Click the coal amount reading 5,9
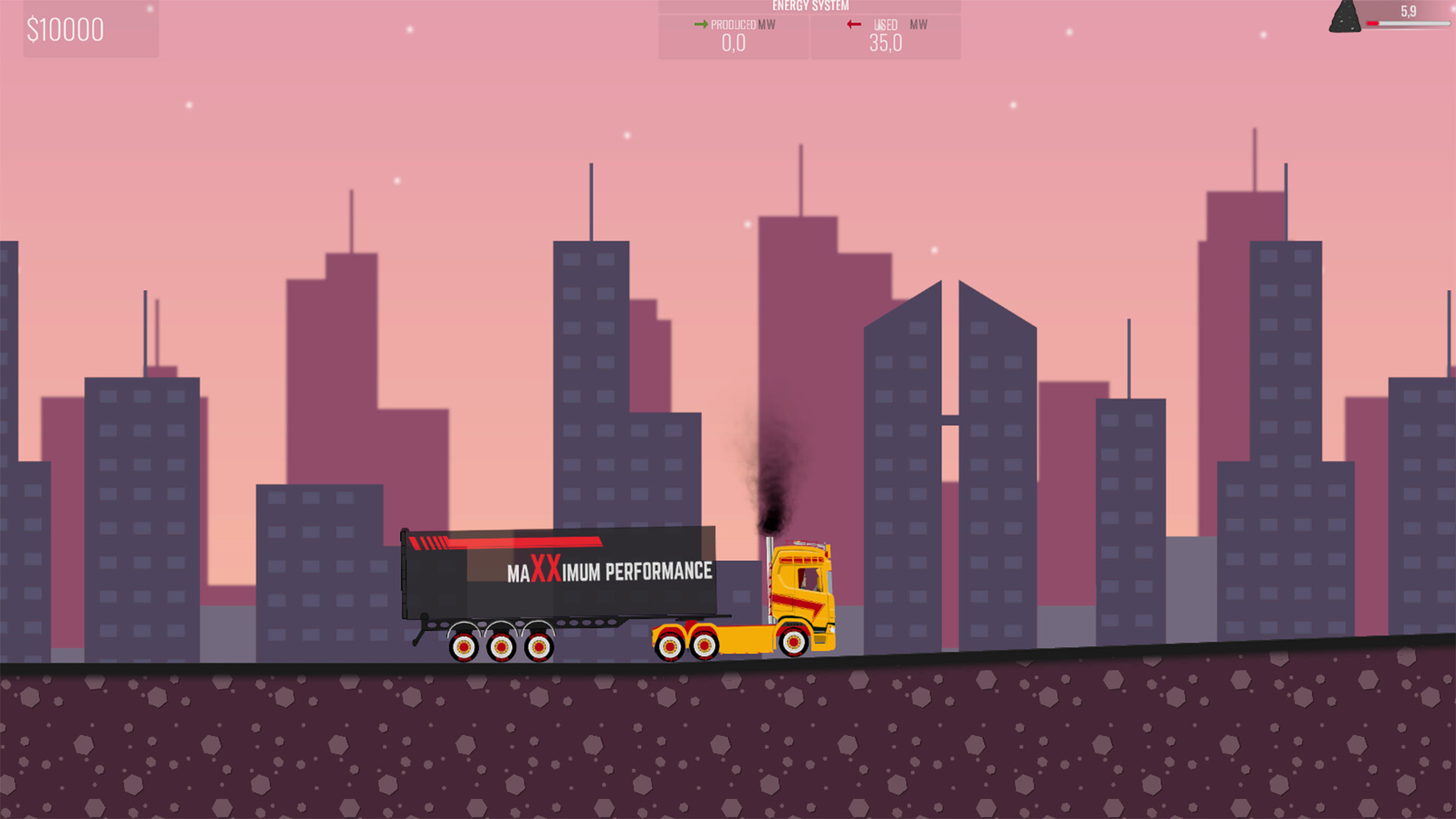 pos(1407,11)
